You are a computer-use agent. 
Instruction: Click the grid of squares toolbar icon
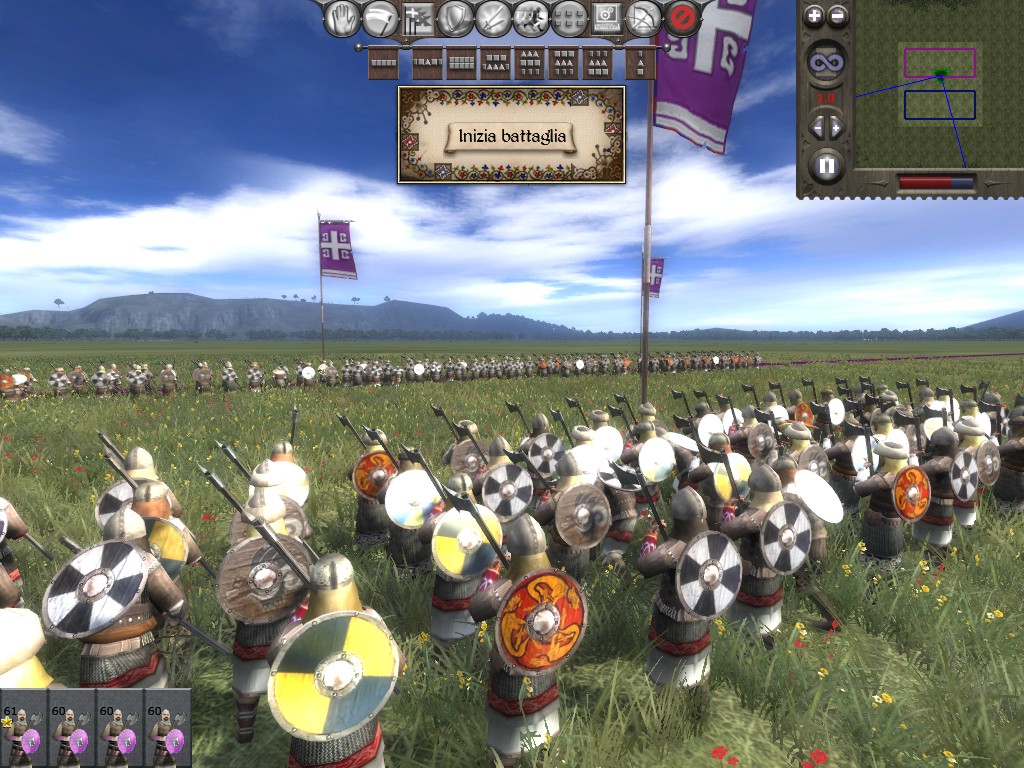click(569, 18)
